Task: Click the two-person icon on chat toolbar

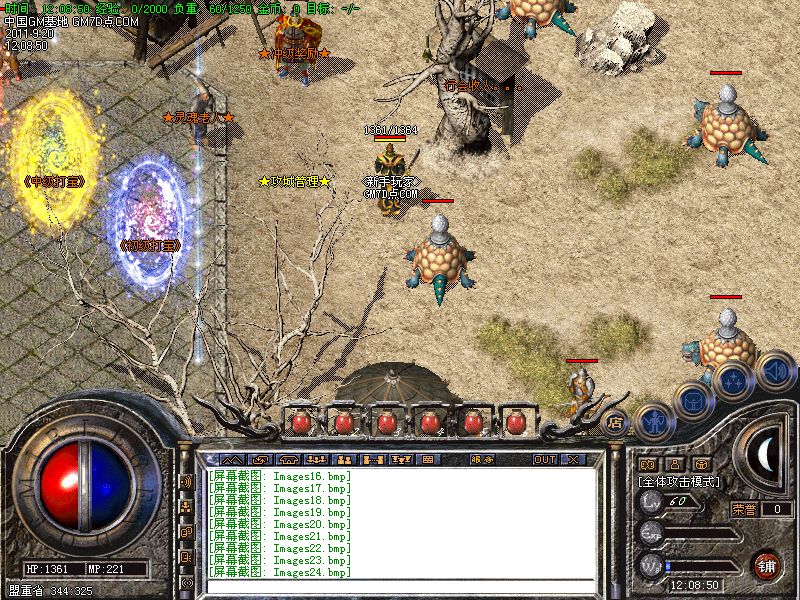Action: 342,459
